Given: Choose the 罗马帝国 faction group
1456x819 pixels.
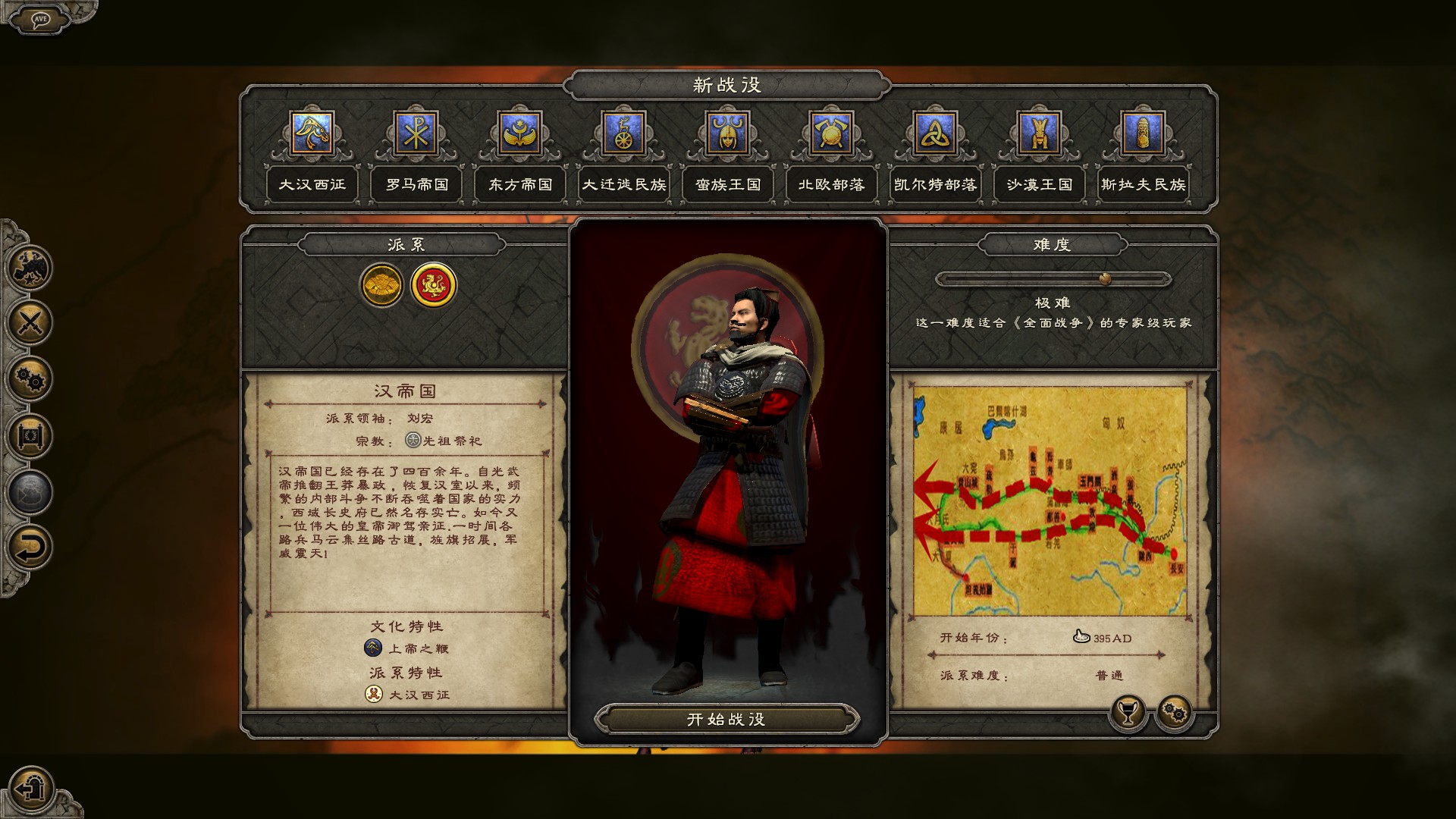Looking at the screenshot, I should click(416, 184).
